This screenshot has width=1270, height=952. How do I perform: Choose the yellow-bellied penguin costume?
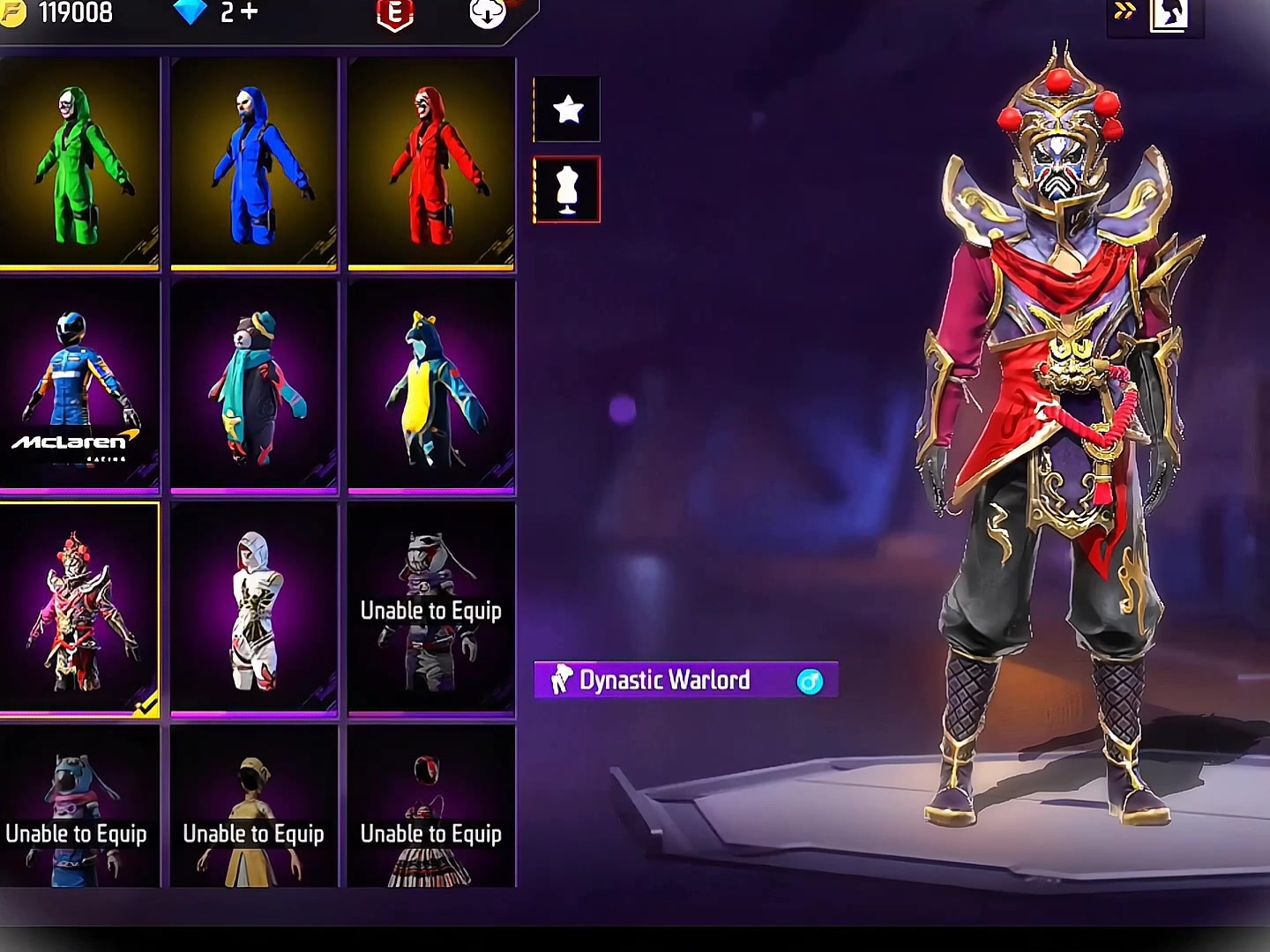tap(431, 385)
